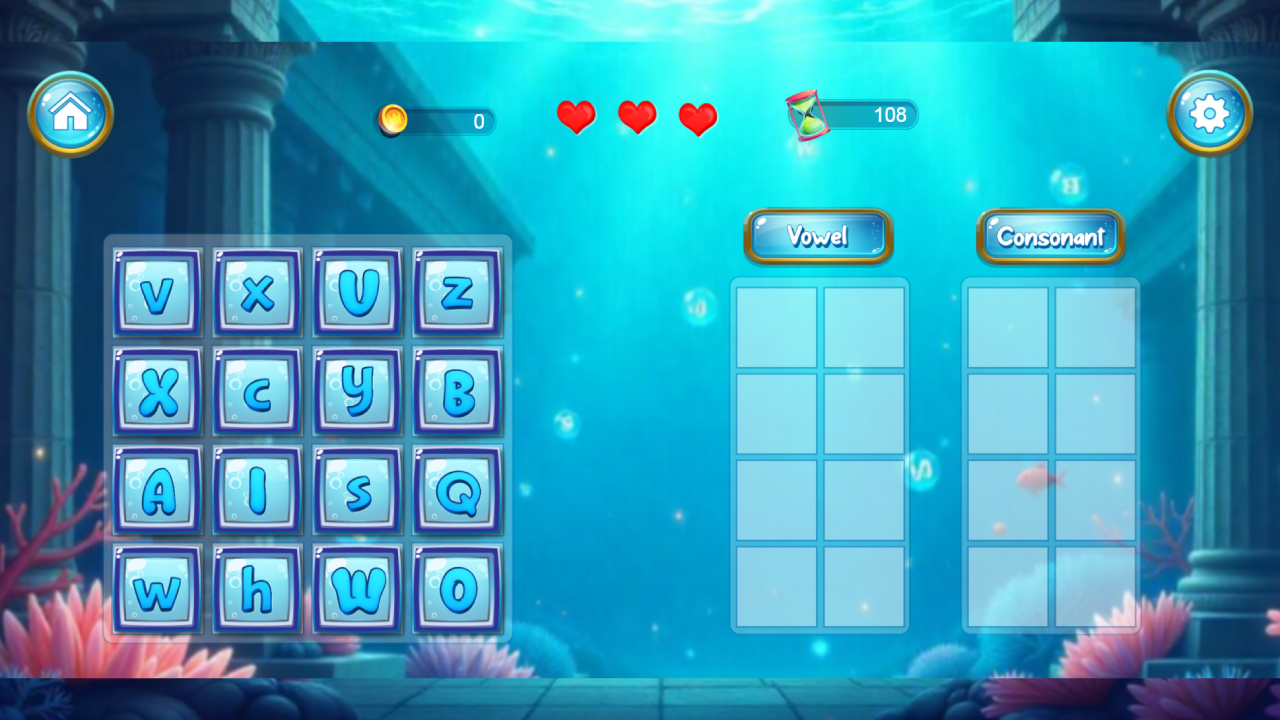
Task: Choose the letter tile B
Action: (457, 391)
